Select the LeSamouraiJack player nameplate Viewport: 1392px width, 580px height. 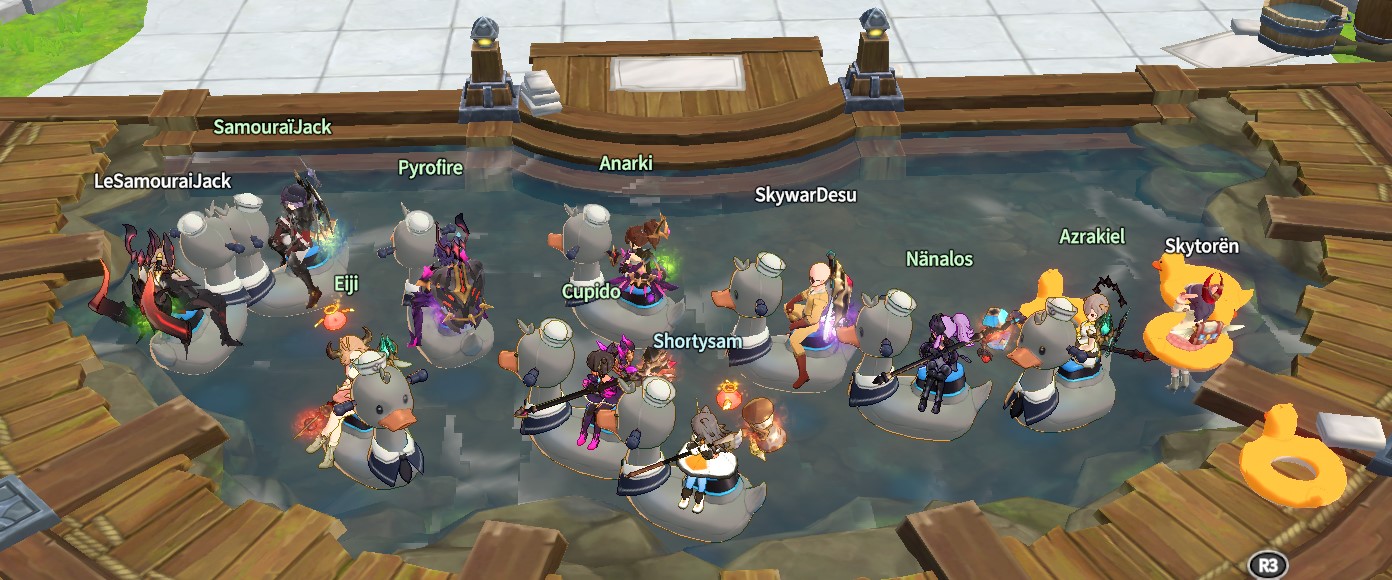point(162,181)
